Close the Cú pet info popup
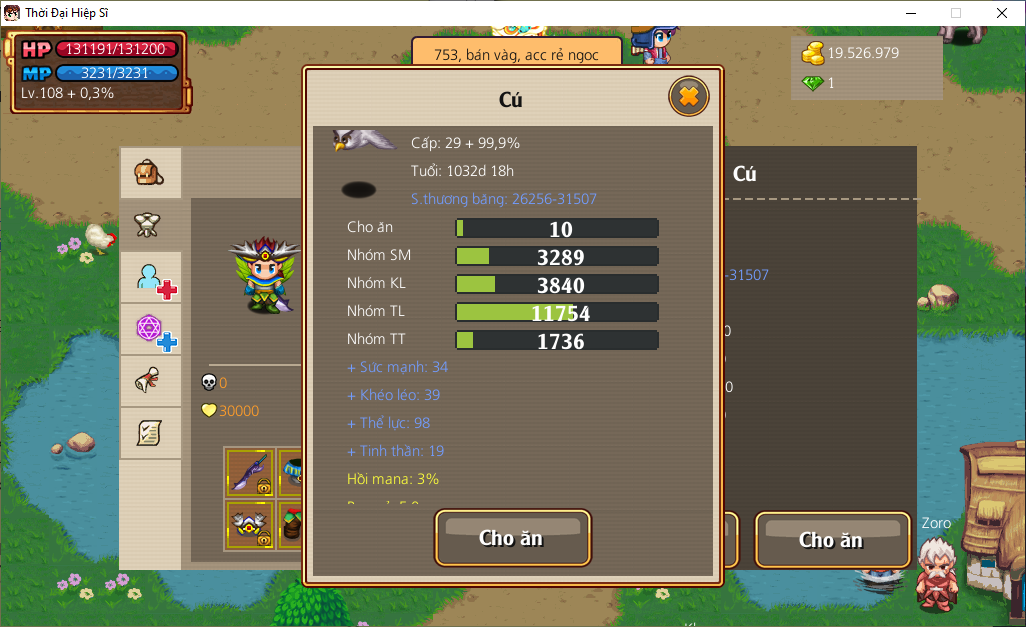The height and width of the screenshot is (627, 1026). coord(688,97)
